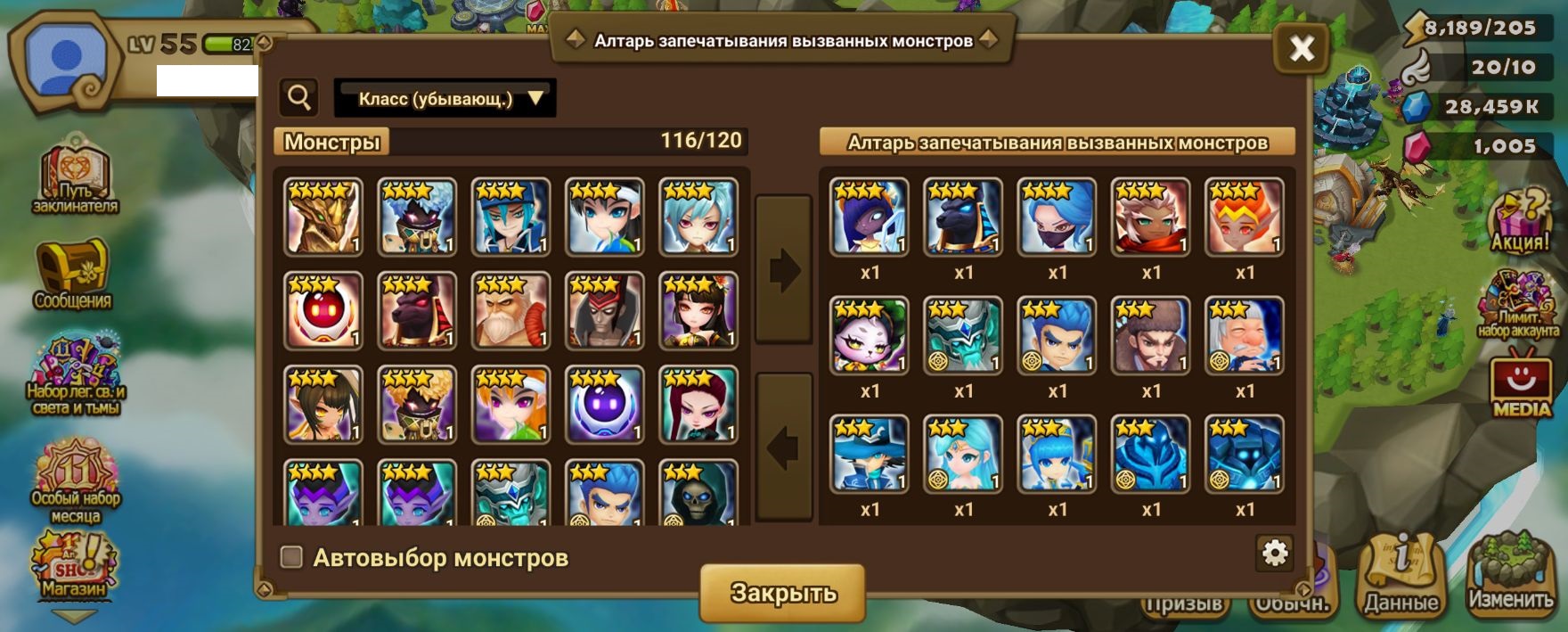
Task: Open Путь заклинателя menu
Action: click(75, 178)
